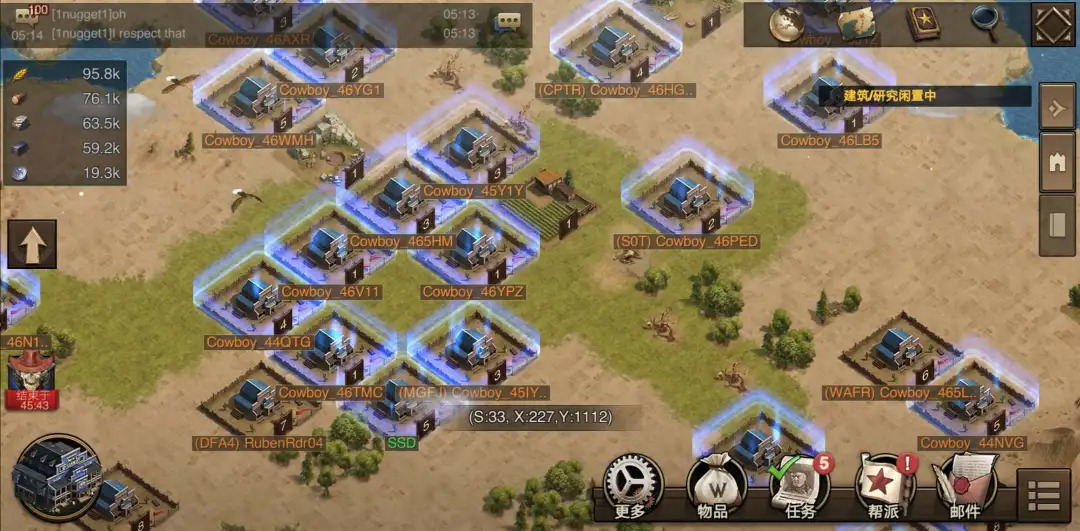The height and width of the screenshot is (531, 1080).
Task: Open the 任务 (Quests) poster
Action: click(x=798, y=487)
